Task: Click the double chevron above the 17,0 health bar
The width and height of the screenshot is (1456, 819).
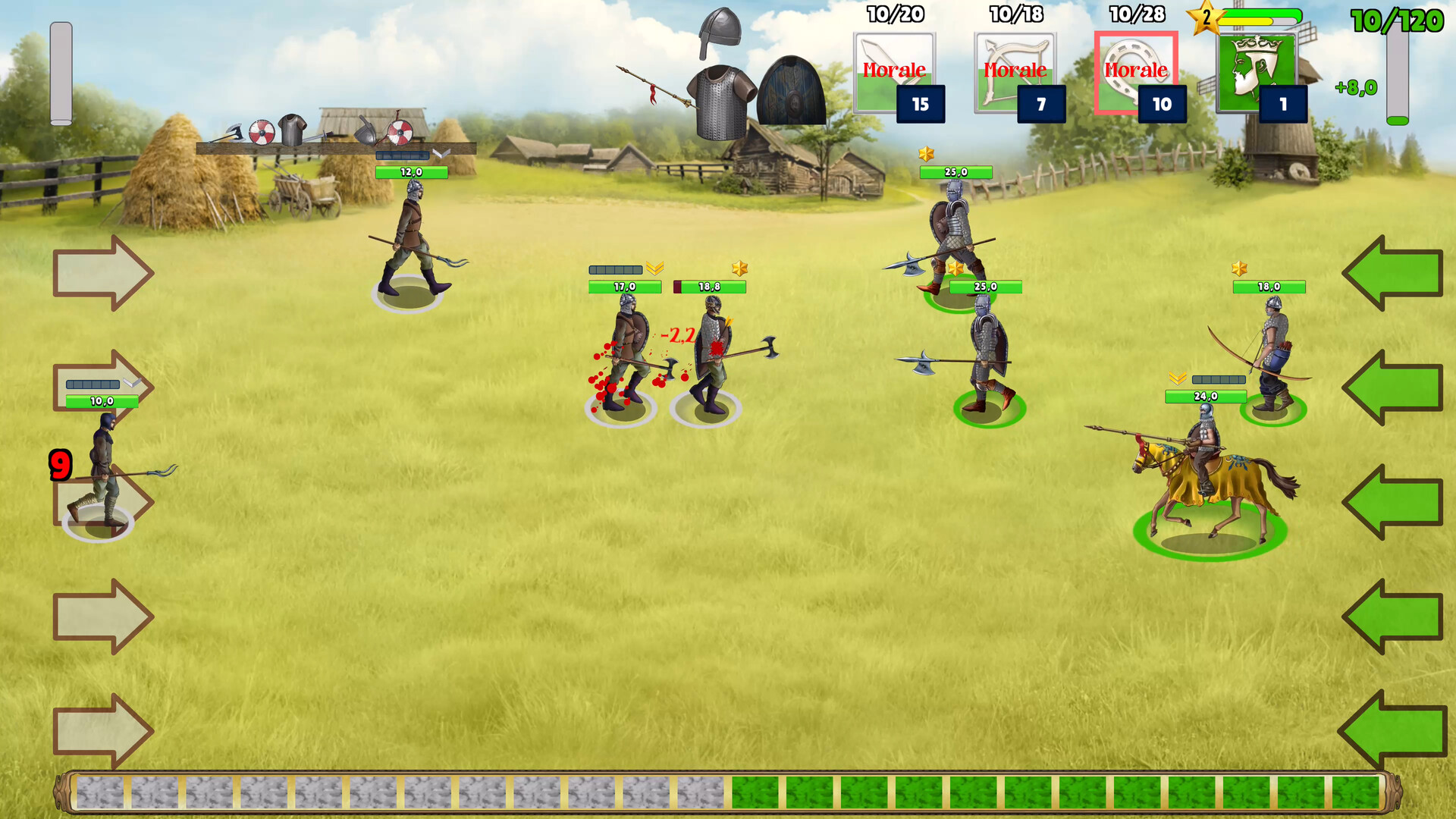Action: pyautogui.click(x=657, y=267)
